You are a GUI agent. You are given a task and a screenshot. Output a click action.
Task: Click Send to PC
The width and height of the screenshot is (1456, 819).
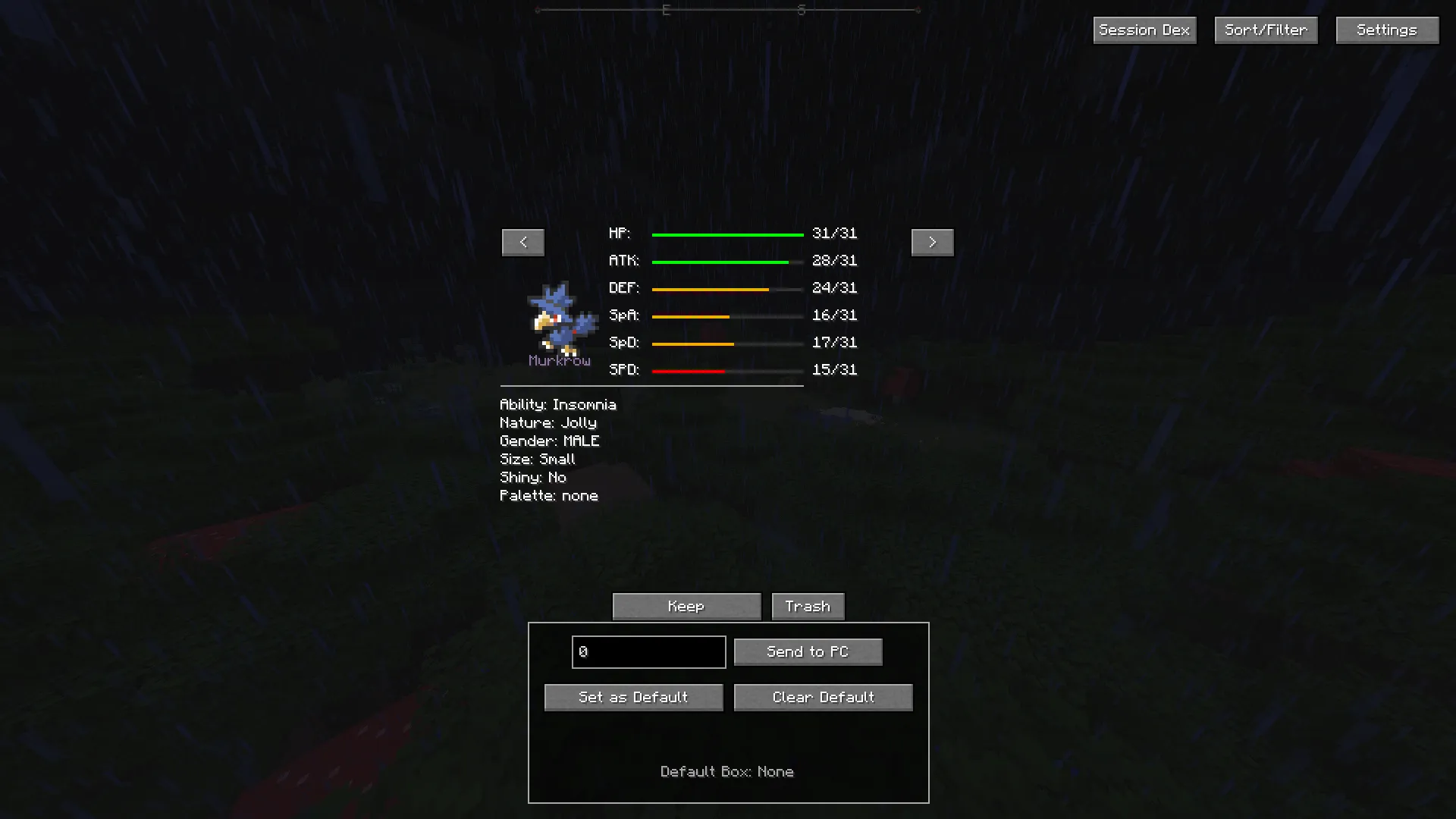pyautogui.click(x=808, y=651)
